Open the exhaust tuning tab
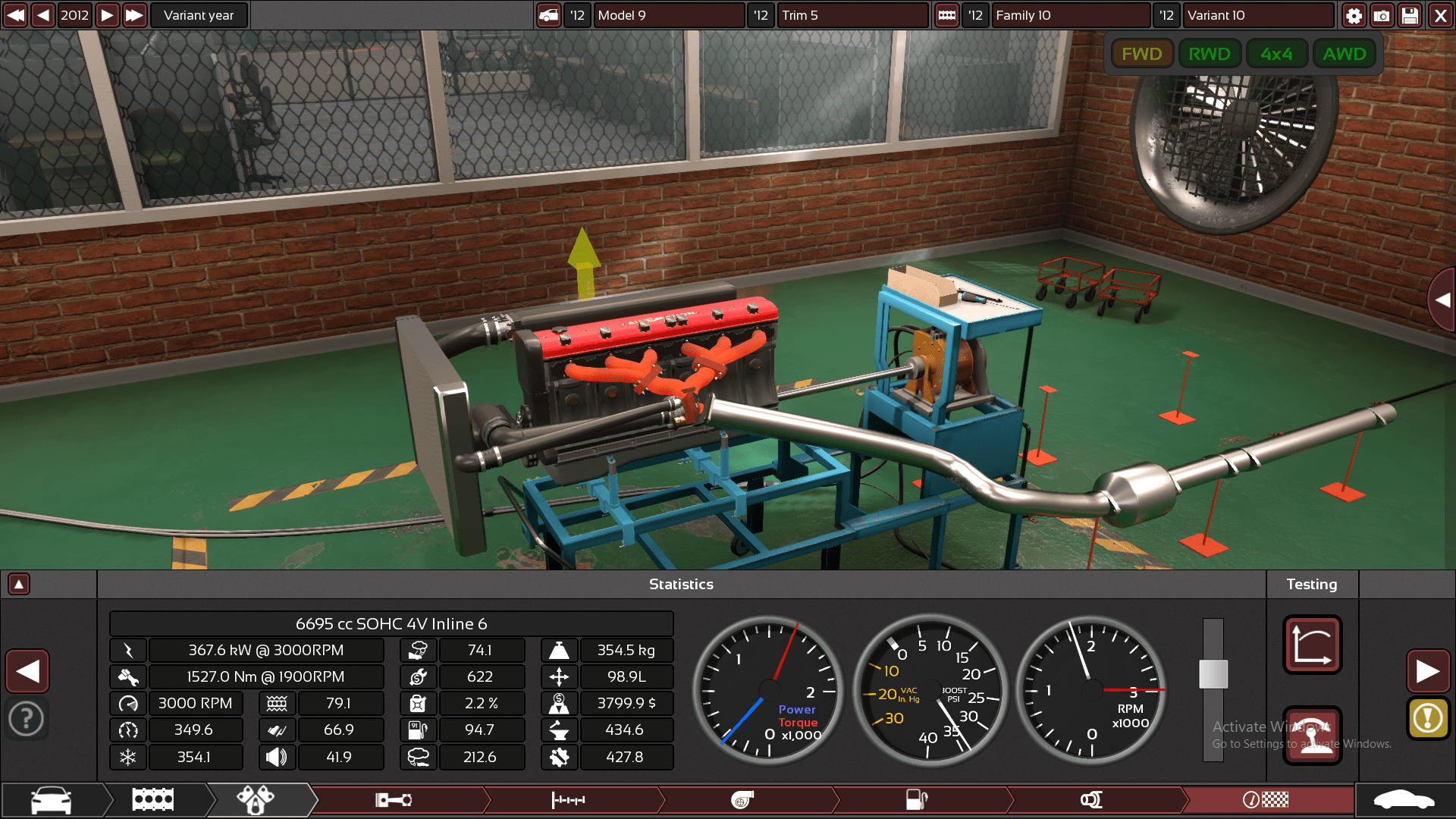1456x819 pixels. 1092,799
